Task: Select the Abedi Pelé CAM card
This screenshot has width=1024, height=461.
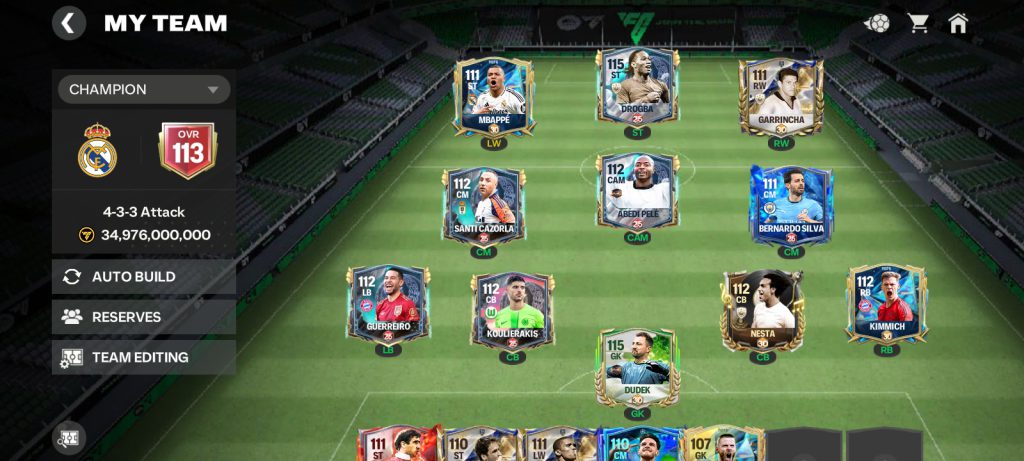Action: click(x=637, y=194)
